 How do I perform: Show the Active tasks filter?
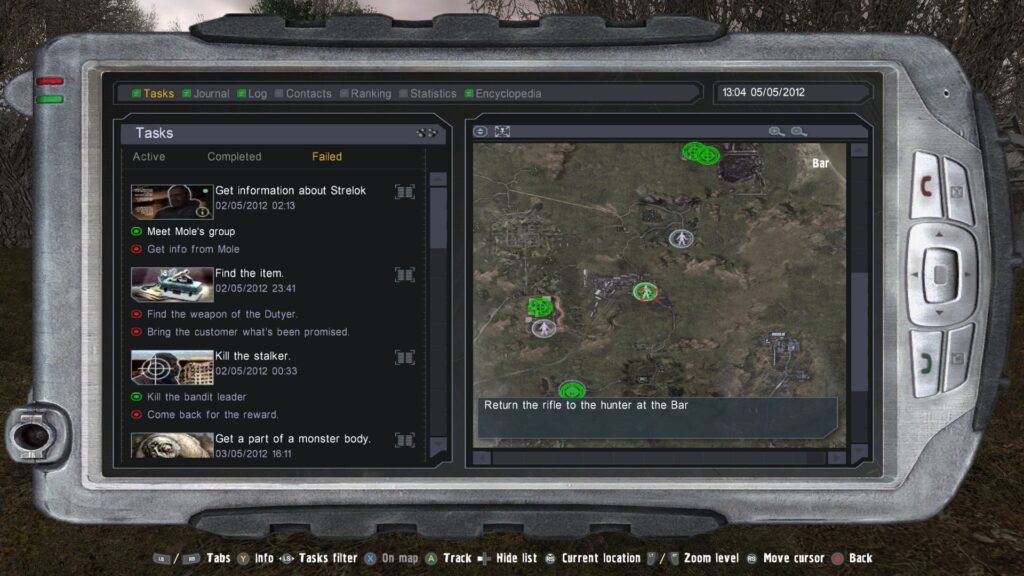149,157
